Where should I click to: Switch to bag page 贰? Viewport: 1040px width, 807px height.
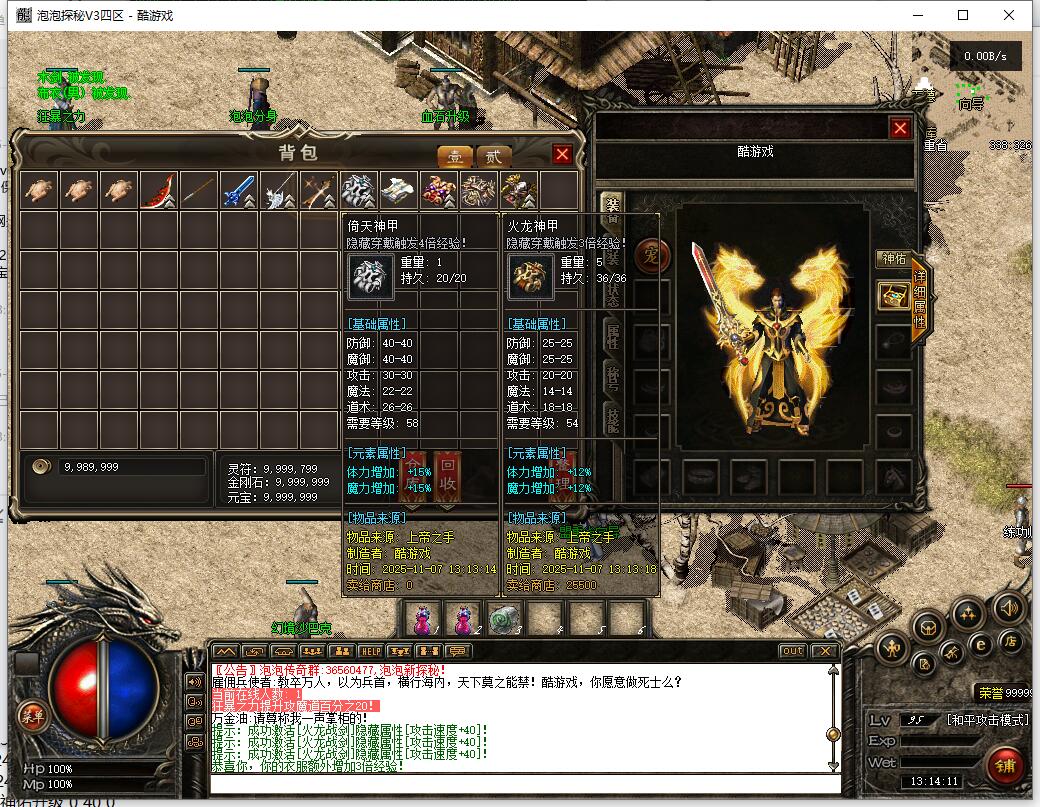coord(493,156)
